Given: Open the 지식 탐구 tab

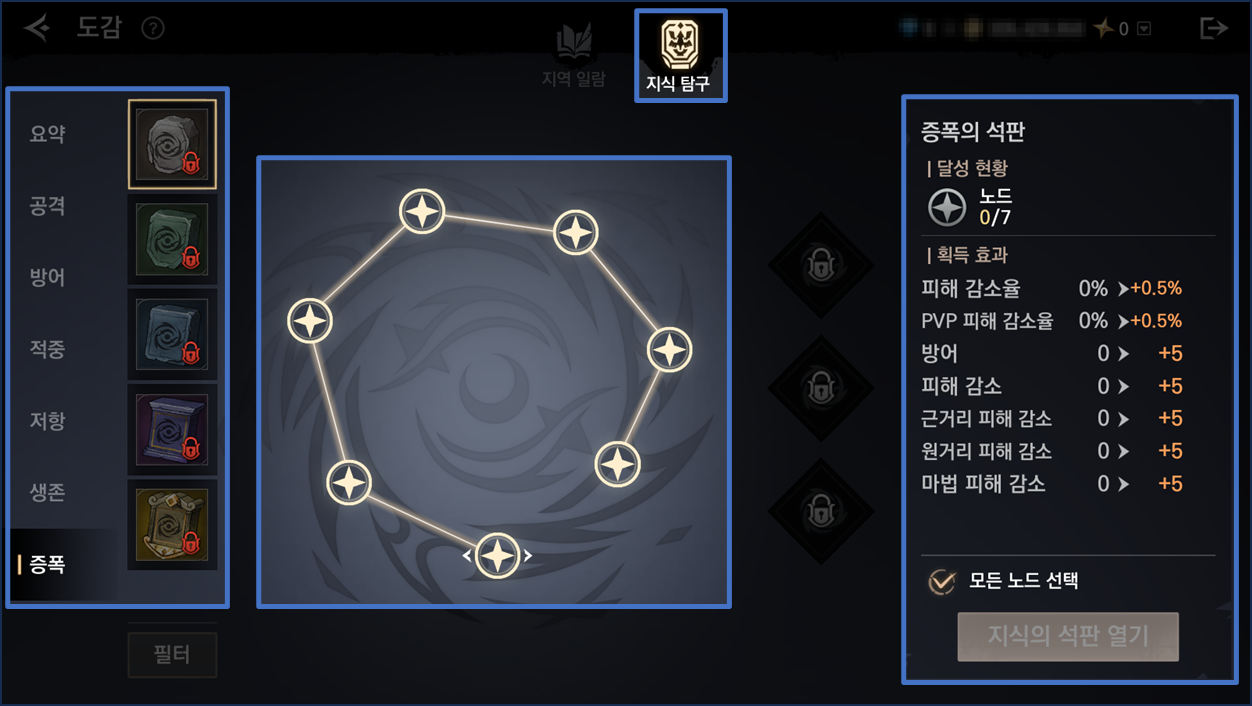Looking at the screenshot, I should click(680, 56).
